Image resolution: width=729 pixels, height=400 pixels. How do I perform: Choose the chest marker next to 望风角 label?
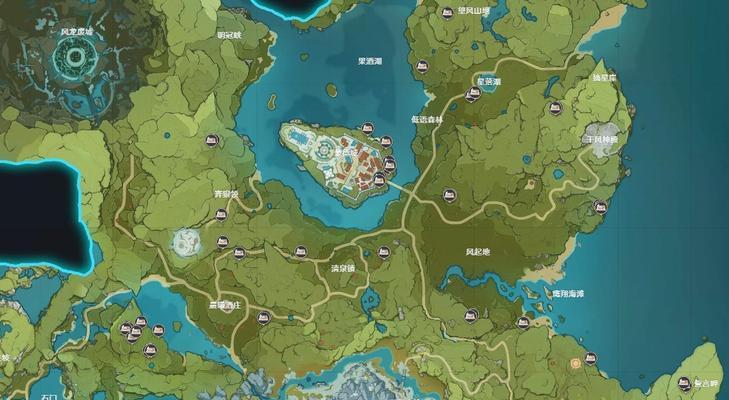[684, 383]
